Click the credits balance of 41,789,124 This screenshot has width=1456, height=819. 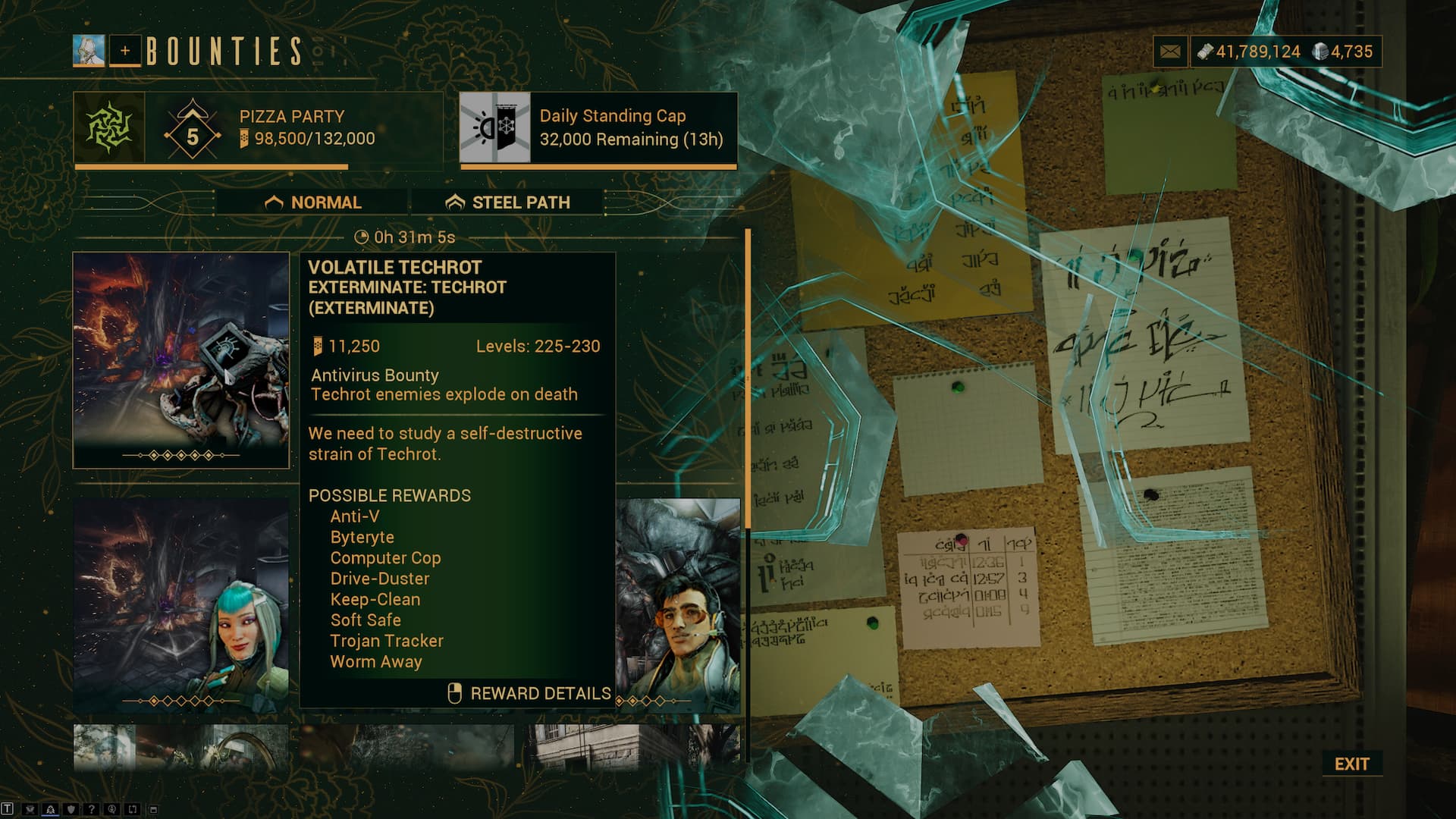click(1249, 52)
